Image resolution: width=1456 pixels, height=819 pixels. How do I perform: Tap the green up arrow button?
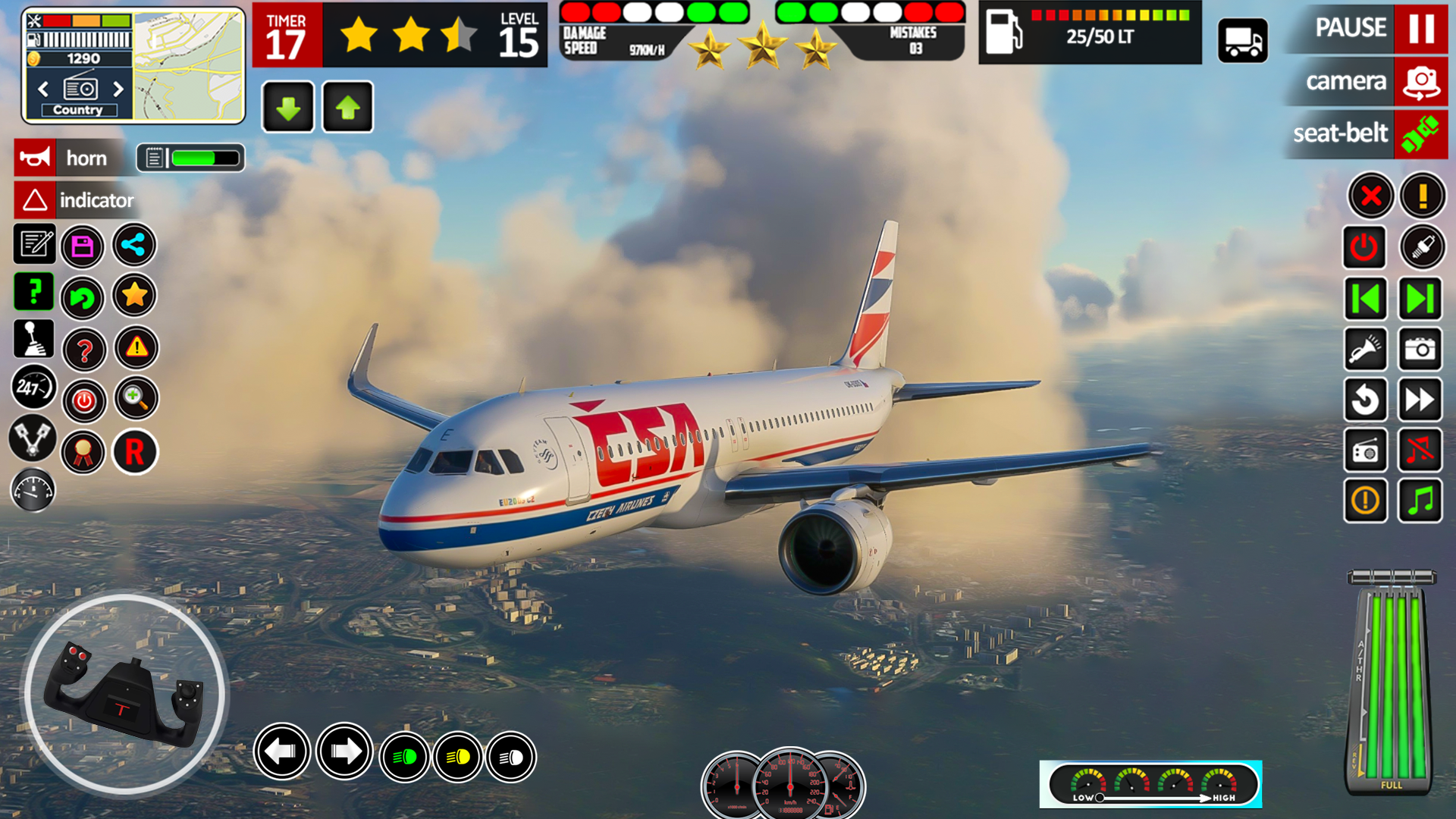pyautogui.click(x=348, y=108)
